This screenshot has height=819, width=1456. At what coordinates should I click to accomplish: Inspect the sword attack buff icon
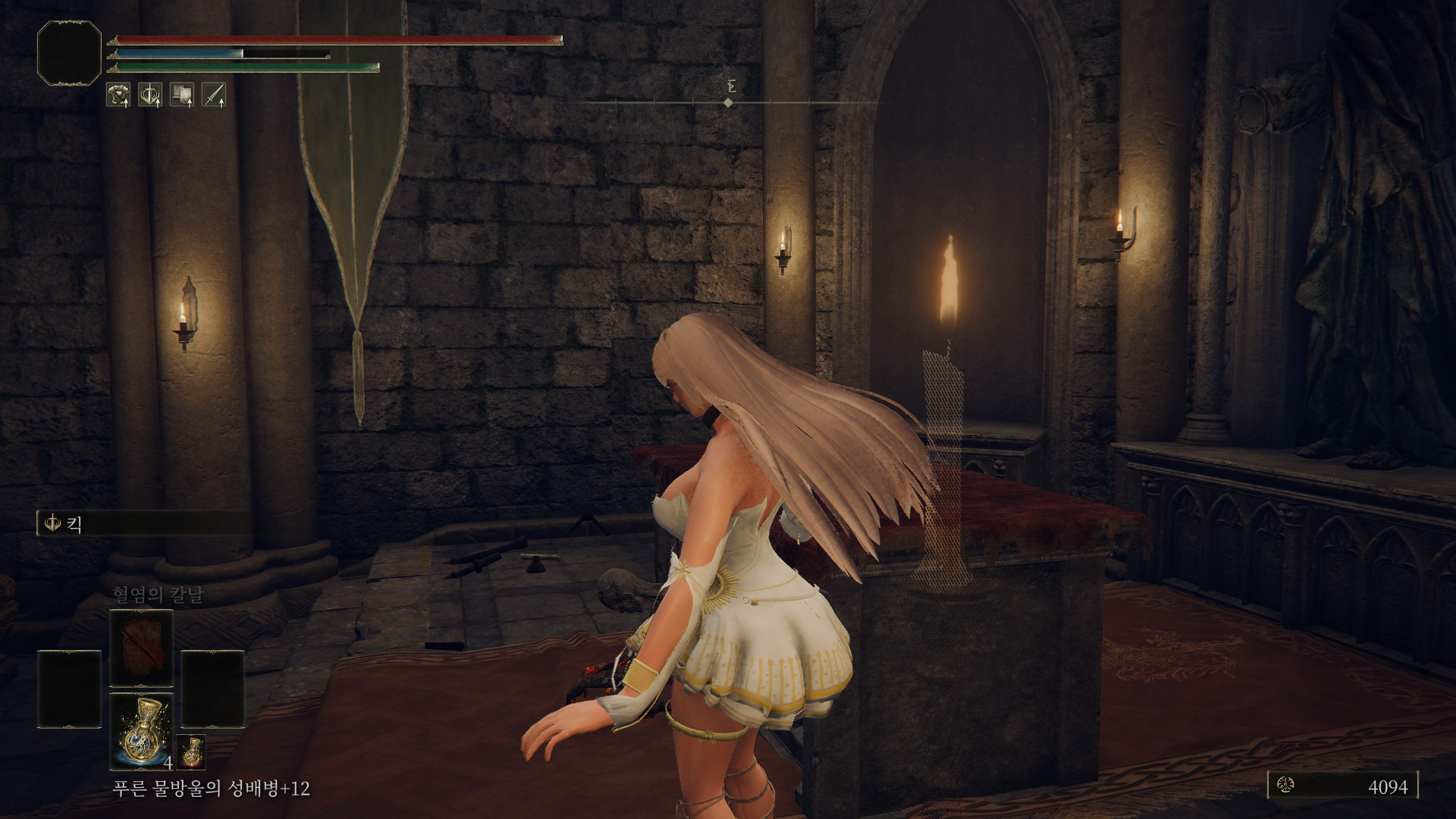[x=214, y=95]
